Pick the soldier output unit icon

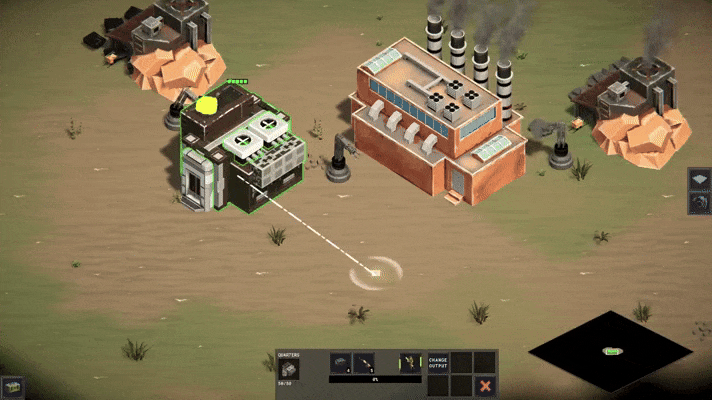(409, 362)
